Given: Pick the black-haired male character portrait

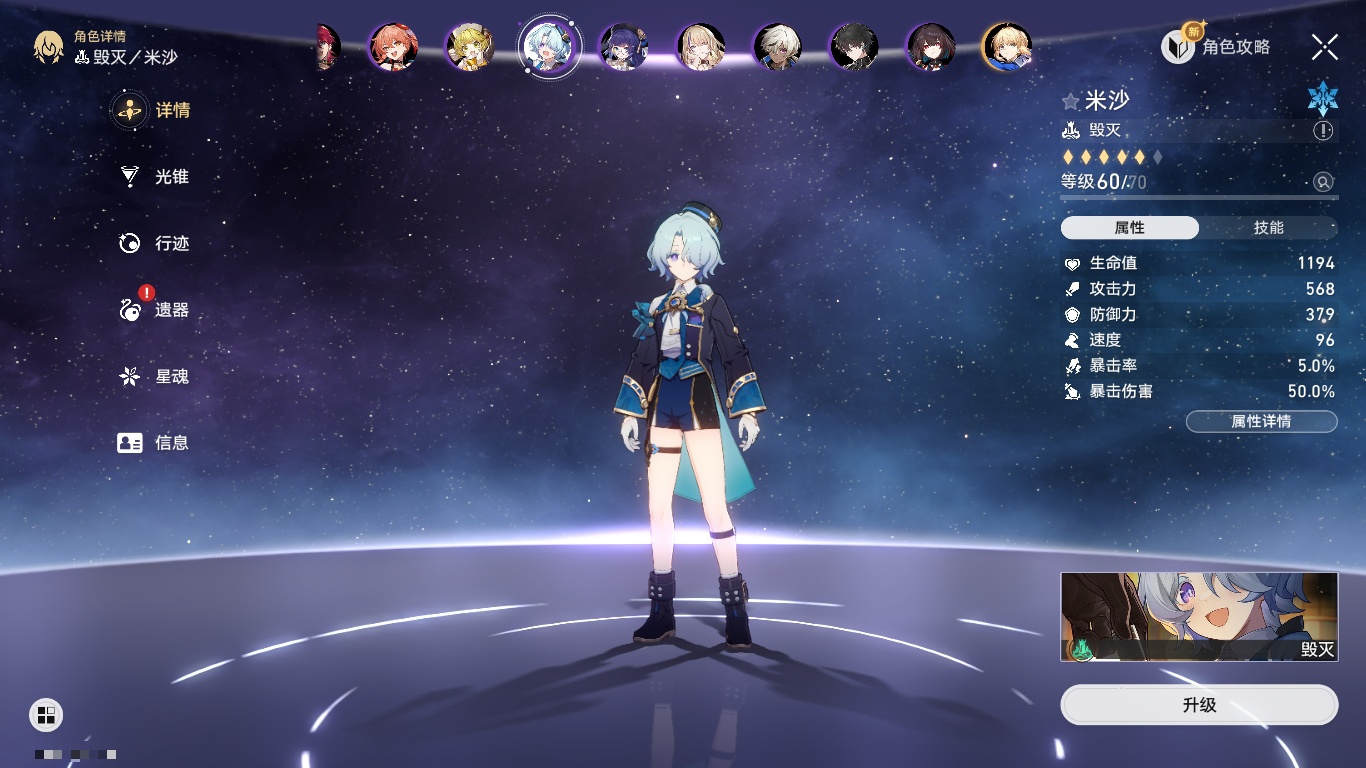Looking at the screenshot, I should pyautogui.click(x=854, y=47).
